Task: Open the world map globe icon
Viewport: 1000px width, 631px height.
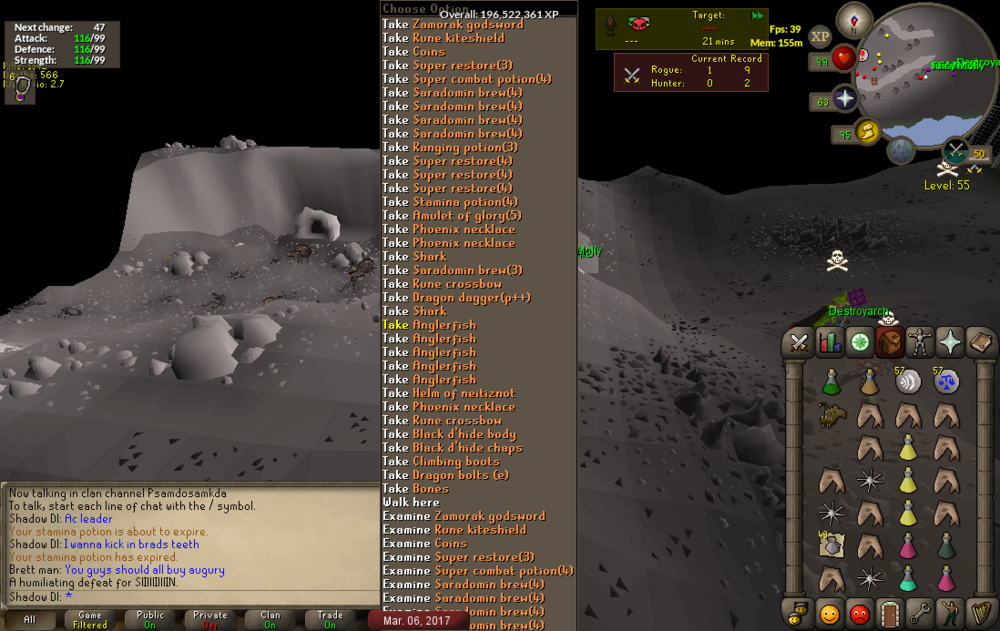Action: 902,151
